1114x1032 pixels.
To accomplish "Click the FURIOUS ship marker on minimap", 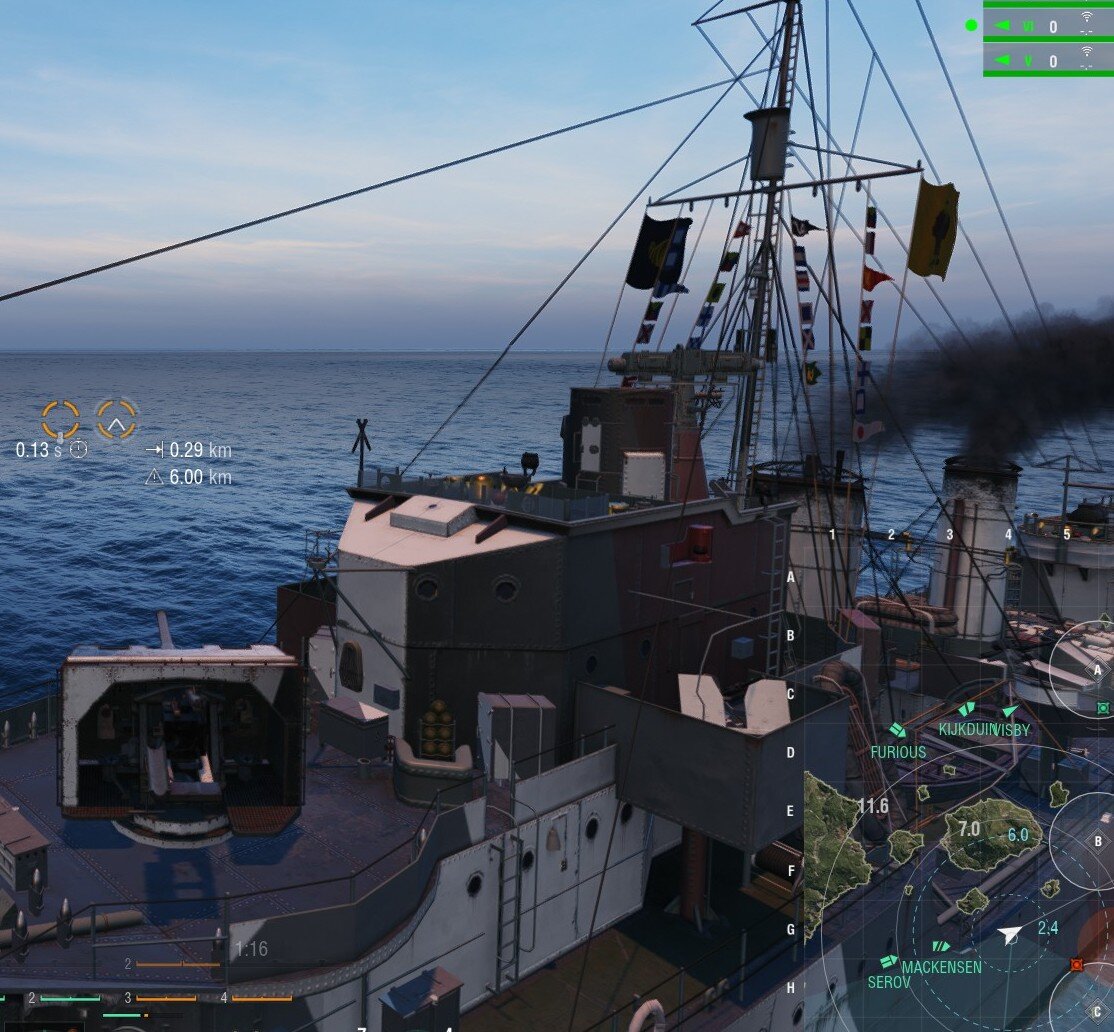I will (x=897, y=731).
